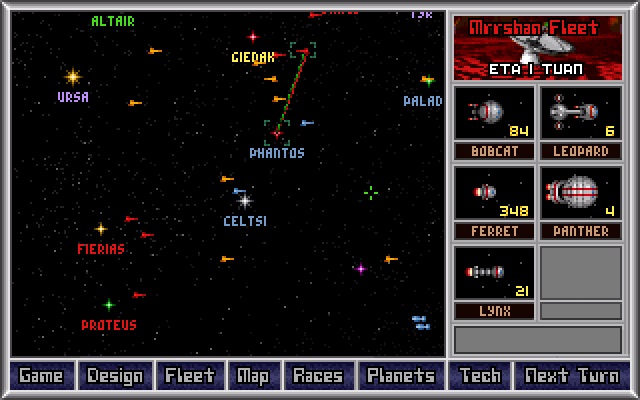
Task: Choose the Ferret ship stack
Action: [494, 193]
